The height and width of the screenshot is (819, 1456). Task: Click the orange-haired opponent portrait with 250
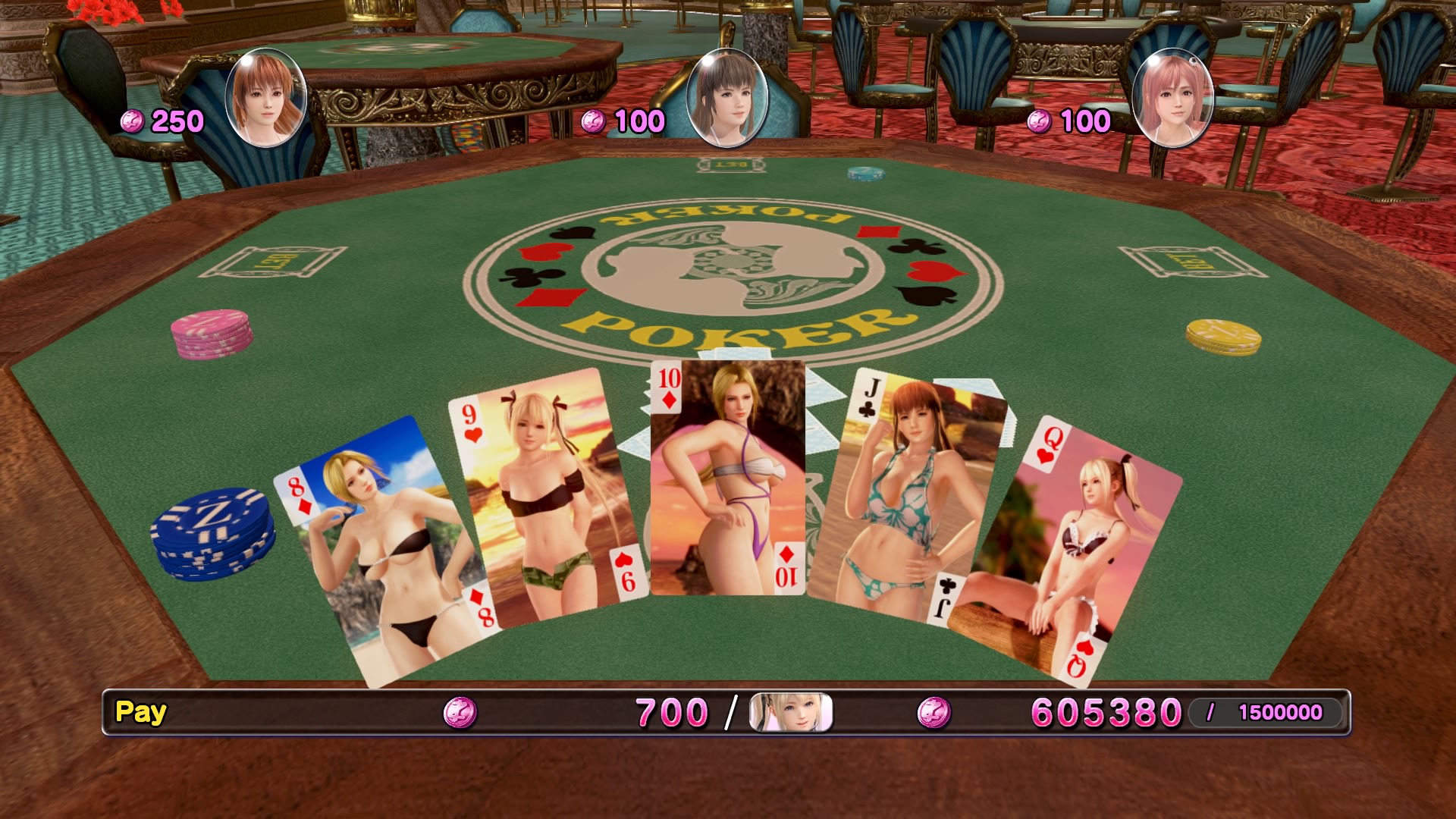[265, 97]
